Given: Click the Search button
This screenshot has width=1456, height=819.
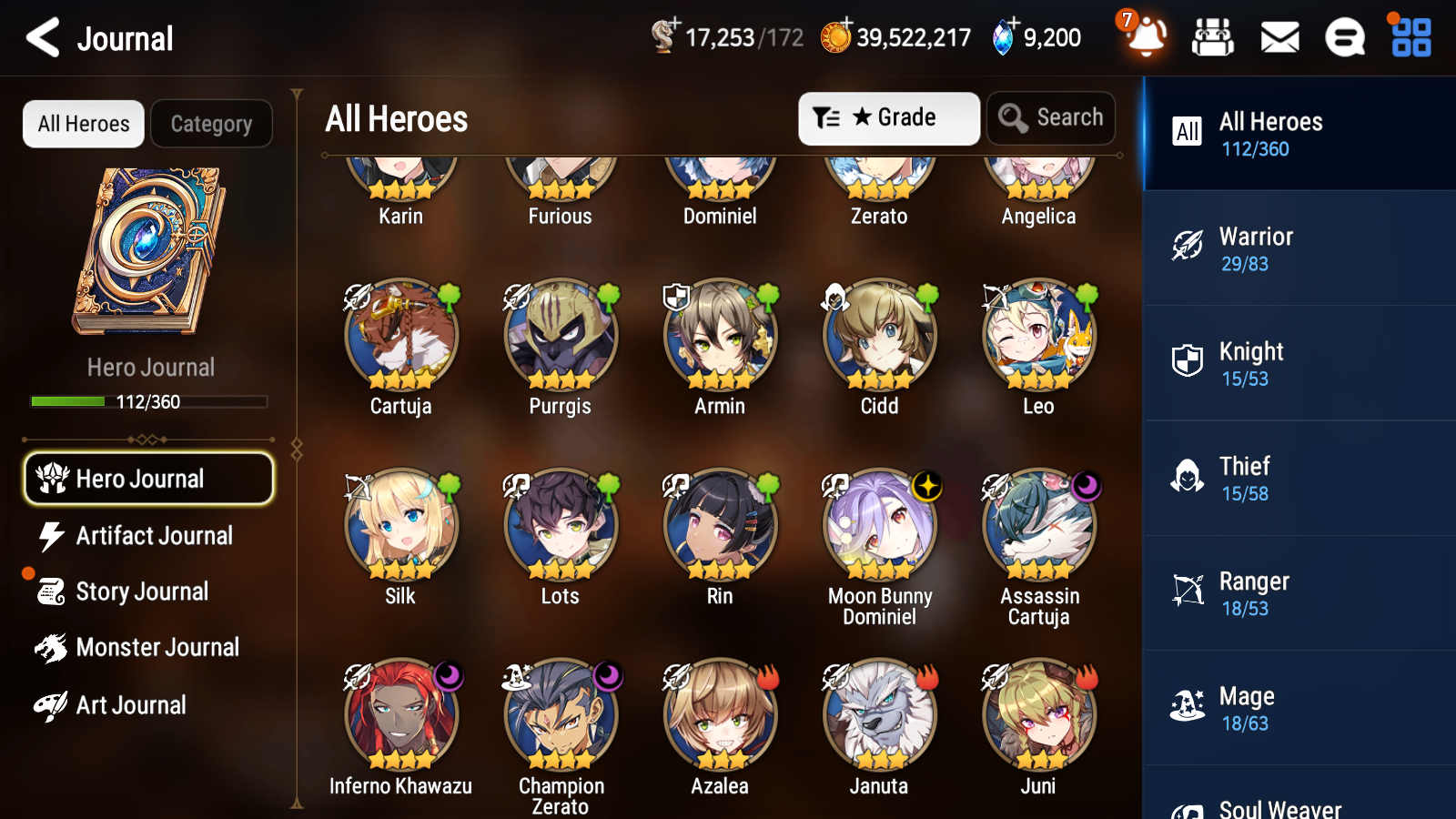Looking at the screenshot, I should coord(1051,117).
